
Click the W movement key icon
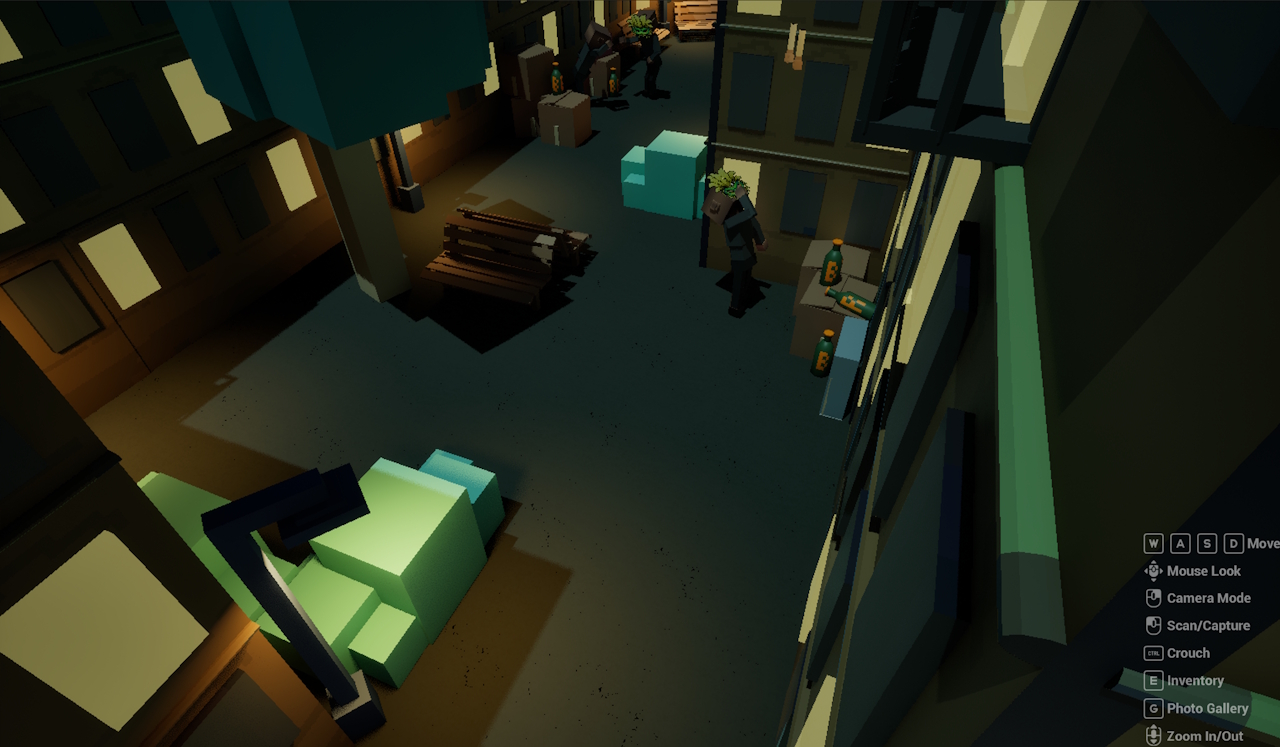coord(1153,543)
